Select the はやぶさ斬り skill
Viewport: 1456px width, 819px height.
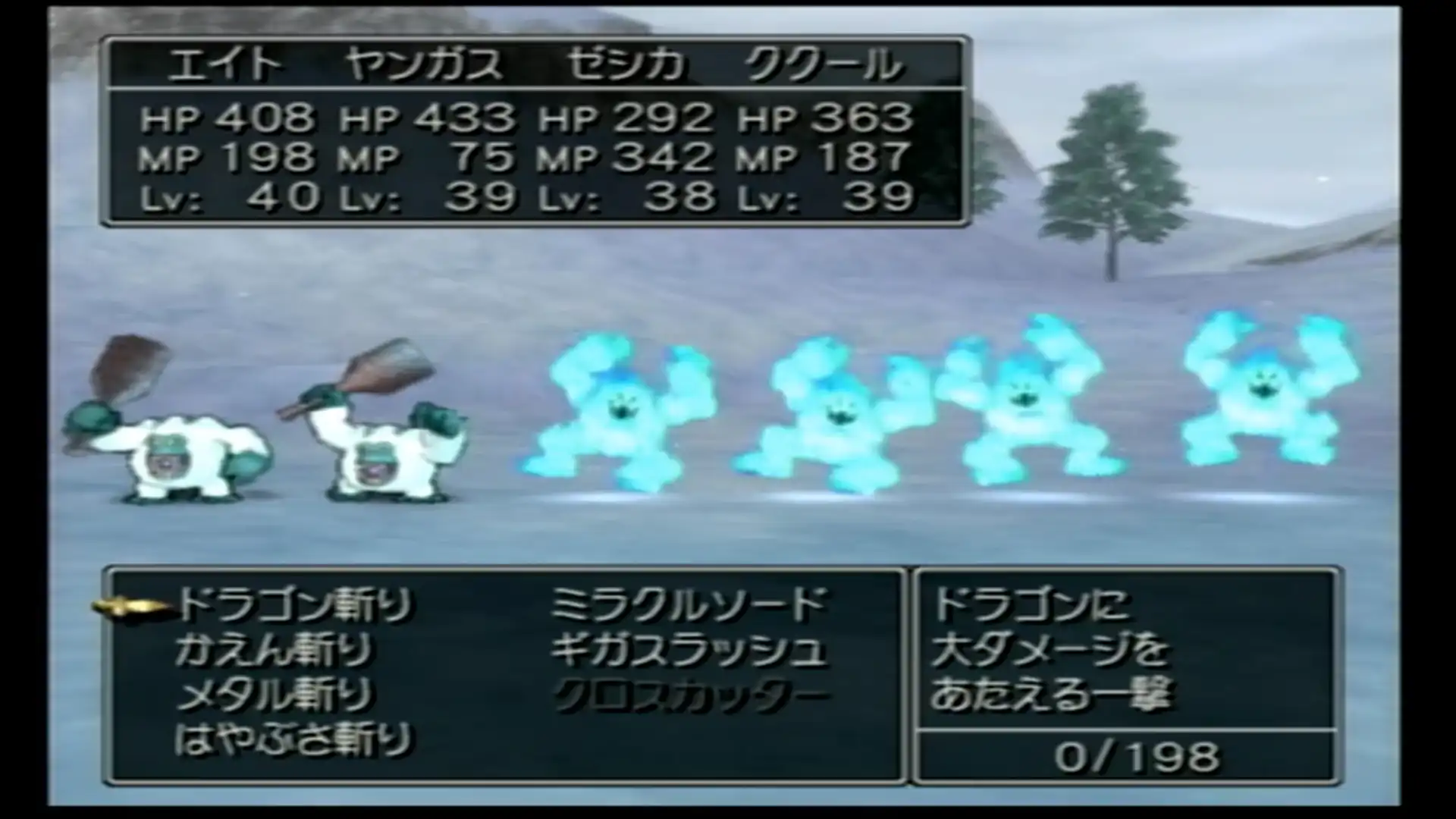click(x=293, y=740)
